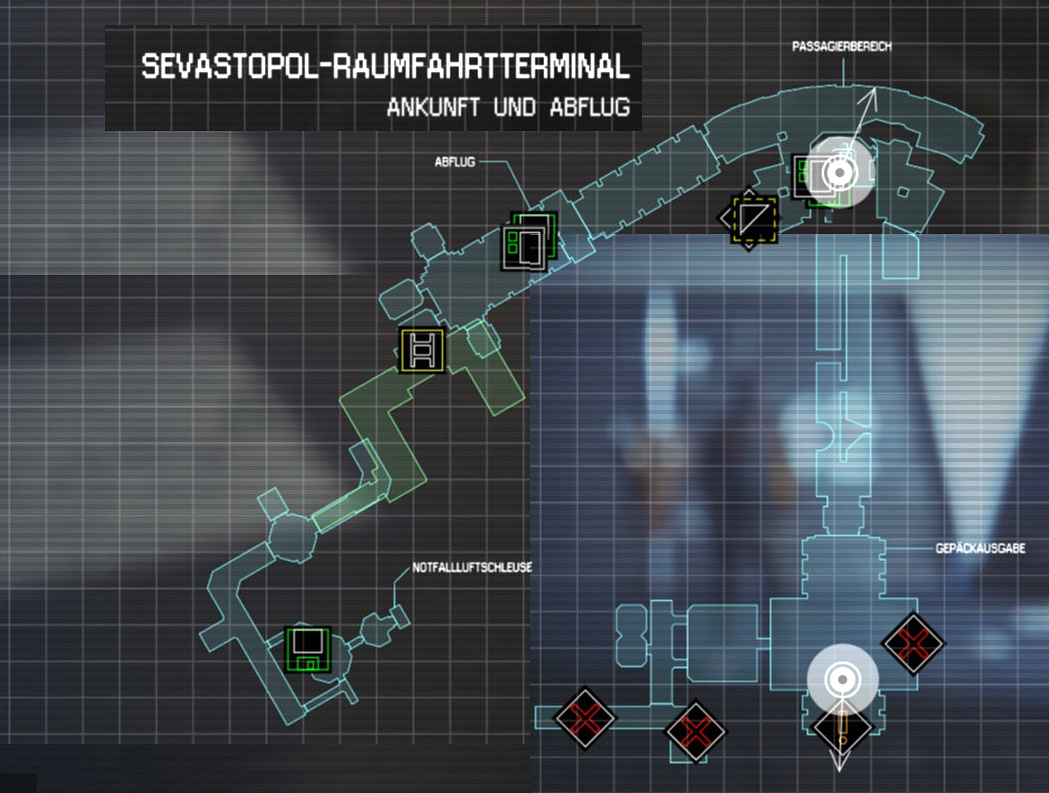Click the orange key diamond marker
The height and width of the screenshot is (793, 1049).
point(843,728)
